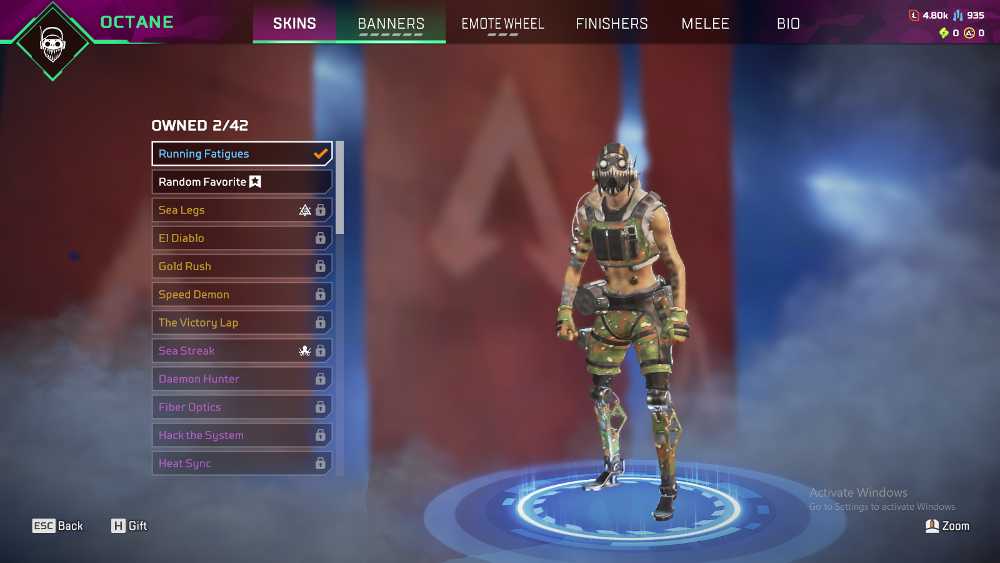Select the Running Fatigues skin
Viewport: 1000px width, 563px height.
[x=241, y=154]
